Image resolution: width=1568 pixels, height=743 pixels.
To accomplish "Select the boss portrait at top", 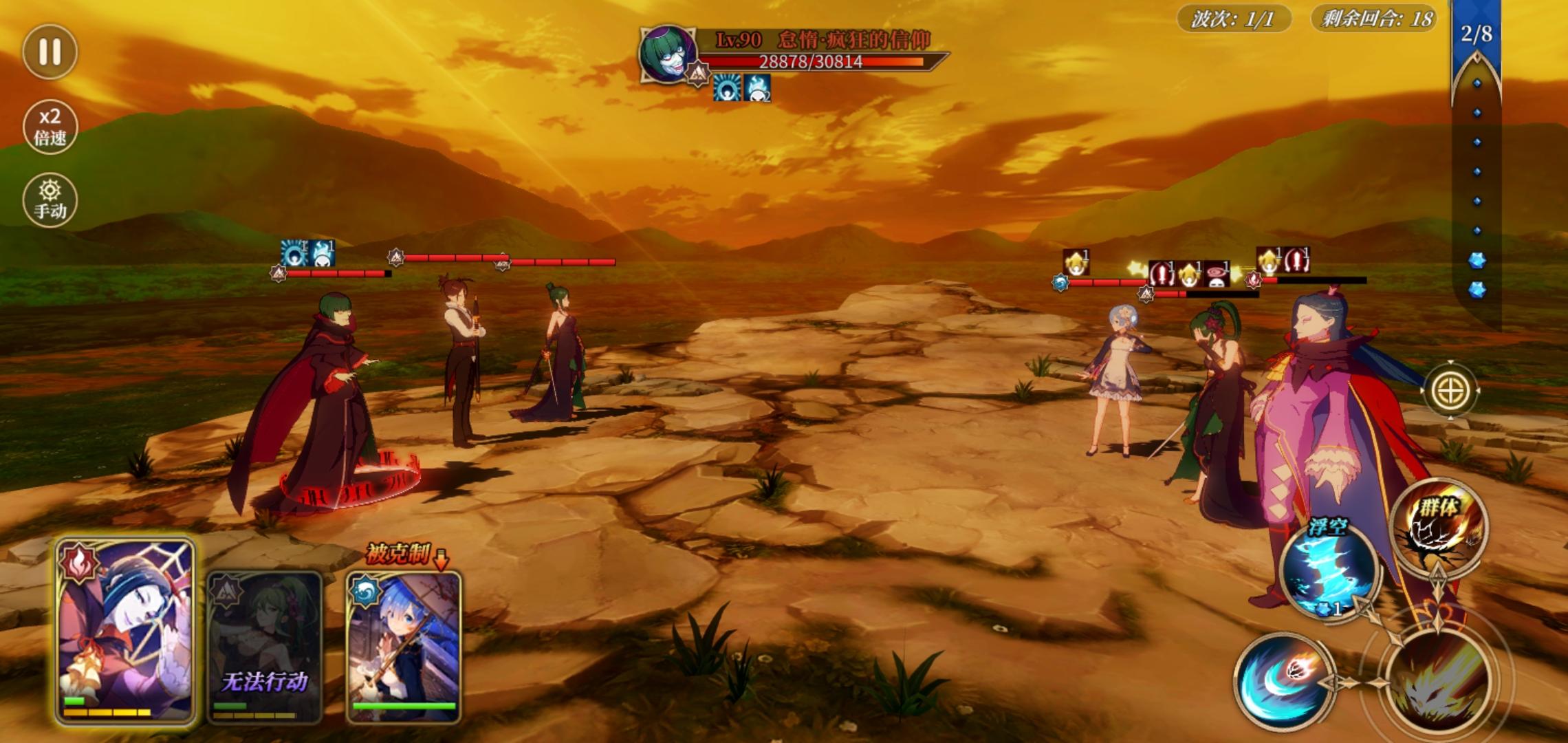I will (667, 54).
